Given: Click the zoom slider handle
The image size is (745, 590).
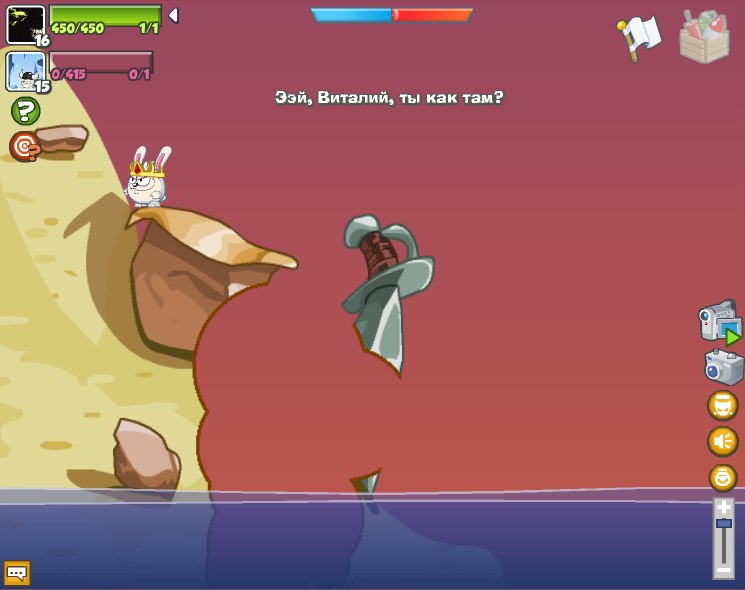Looking at the screenshot, I should (723, 523).
